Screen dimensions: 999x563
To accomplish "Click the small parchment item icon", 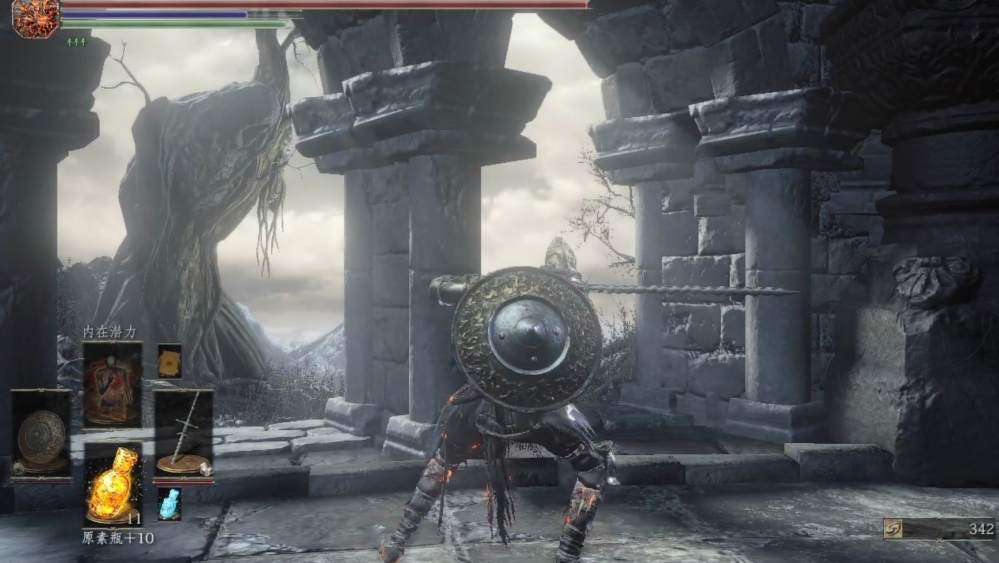I will (x=169, y=360).
